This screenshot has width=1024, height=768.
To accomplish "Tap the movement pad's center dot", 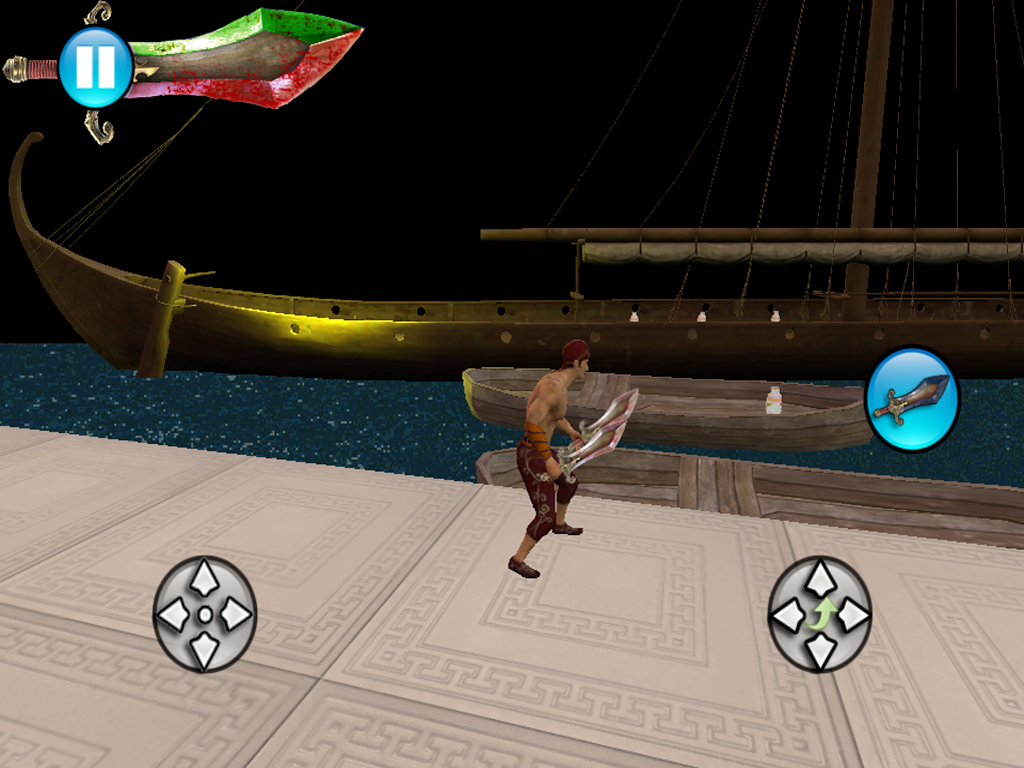I will pyautogui.click(x=205, y=614).
